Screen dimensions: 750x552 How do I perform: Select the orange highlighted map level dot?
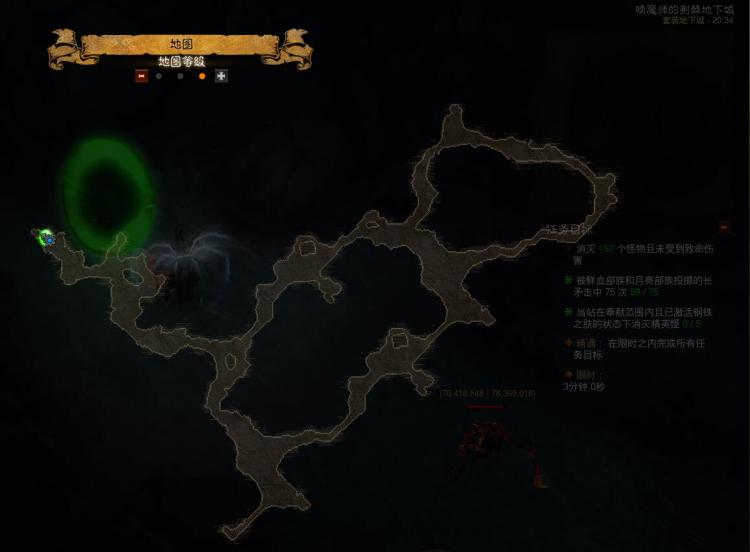coord(202,76)
